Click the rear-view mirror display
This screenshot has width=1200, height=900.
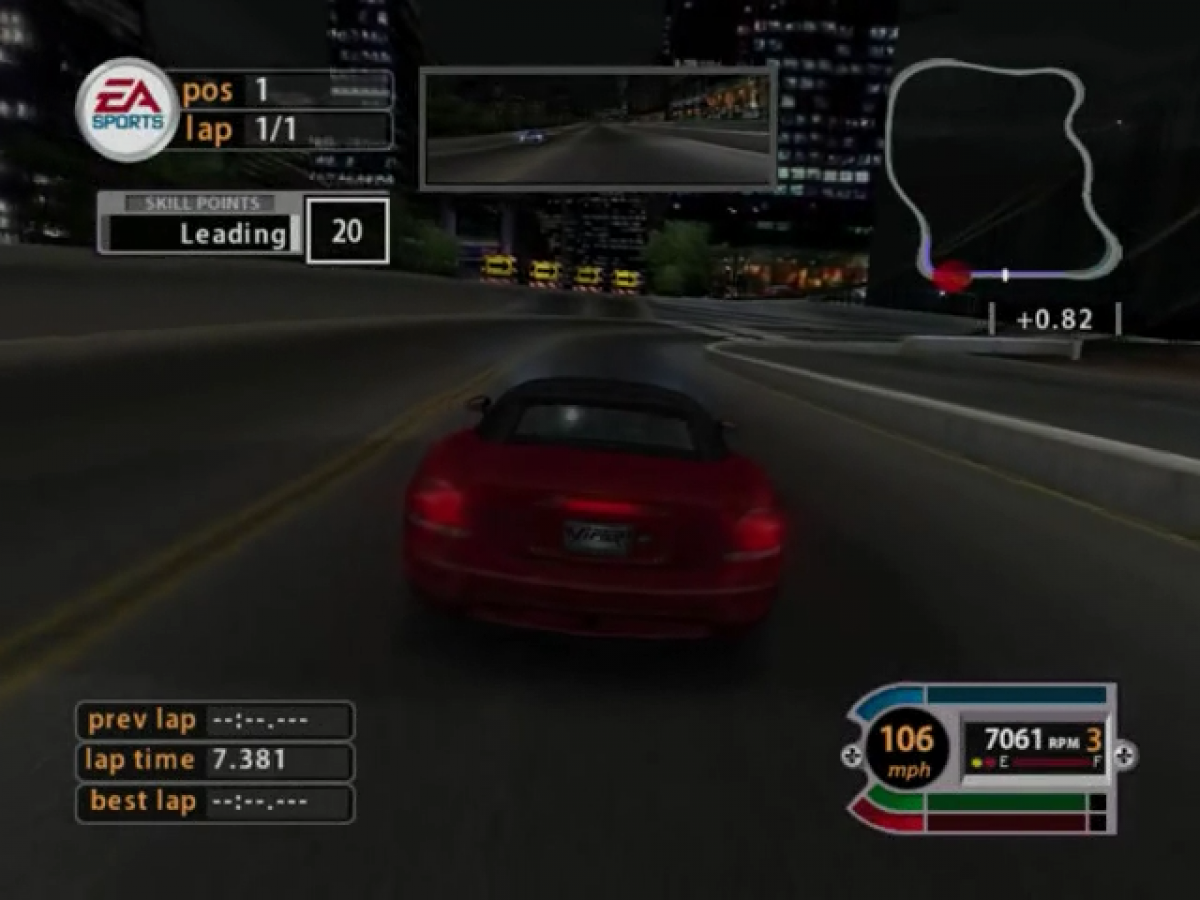598,129
